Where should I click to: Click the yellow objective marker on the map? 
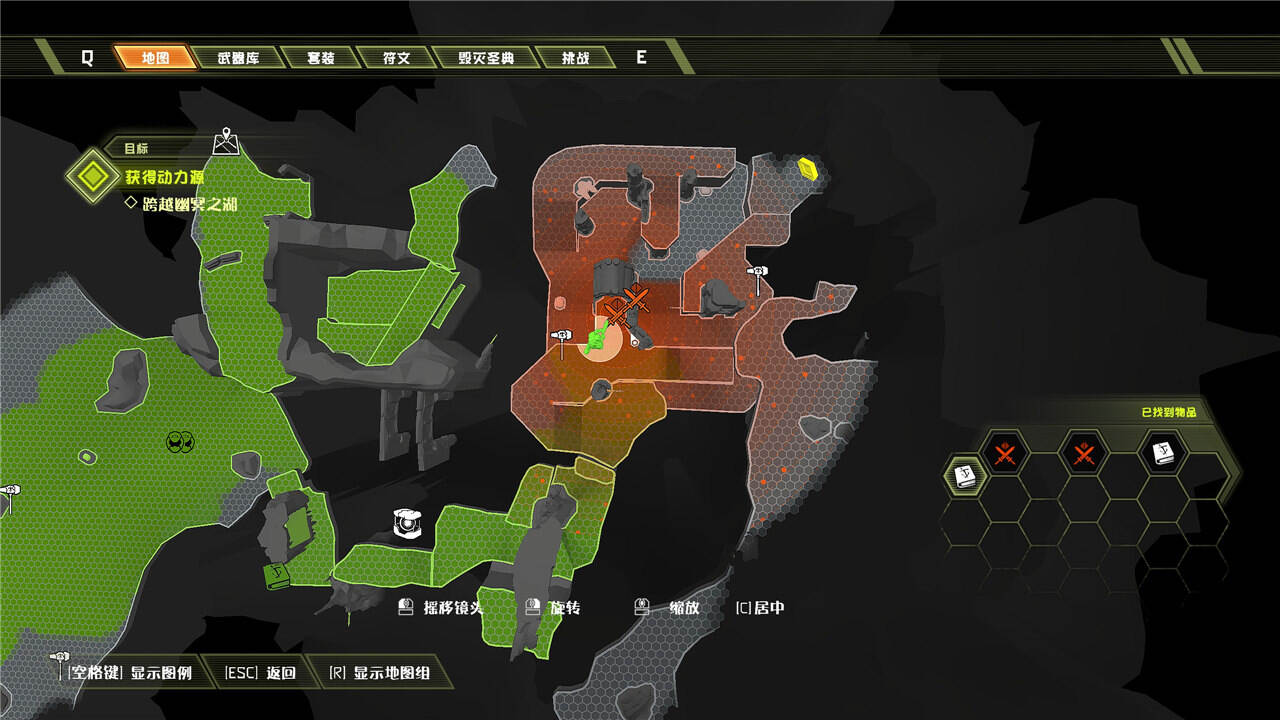click(808, 168)
